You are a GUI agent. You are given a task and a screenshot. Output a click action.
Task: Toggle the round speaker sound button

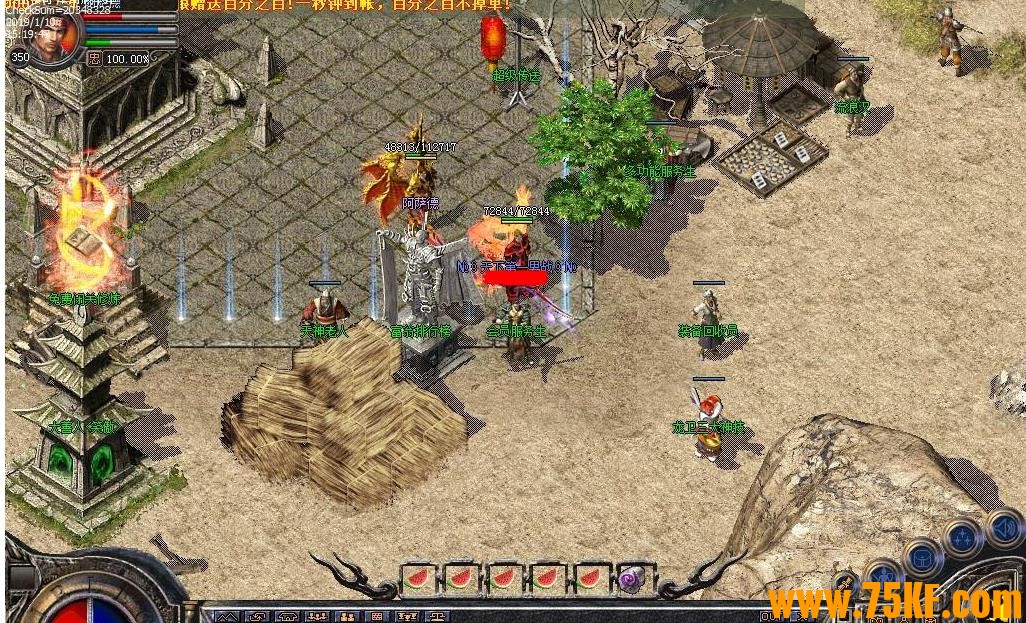(1005, 527)
